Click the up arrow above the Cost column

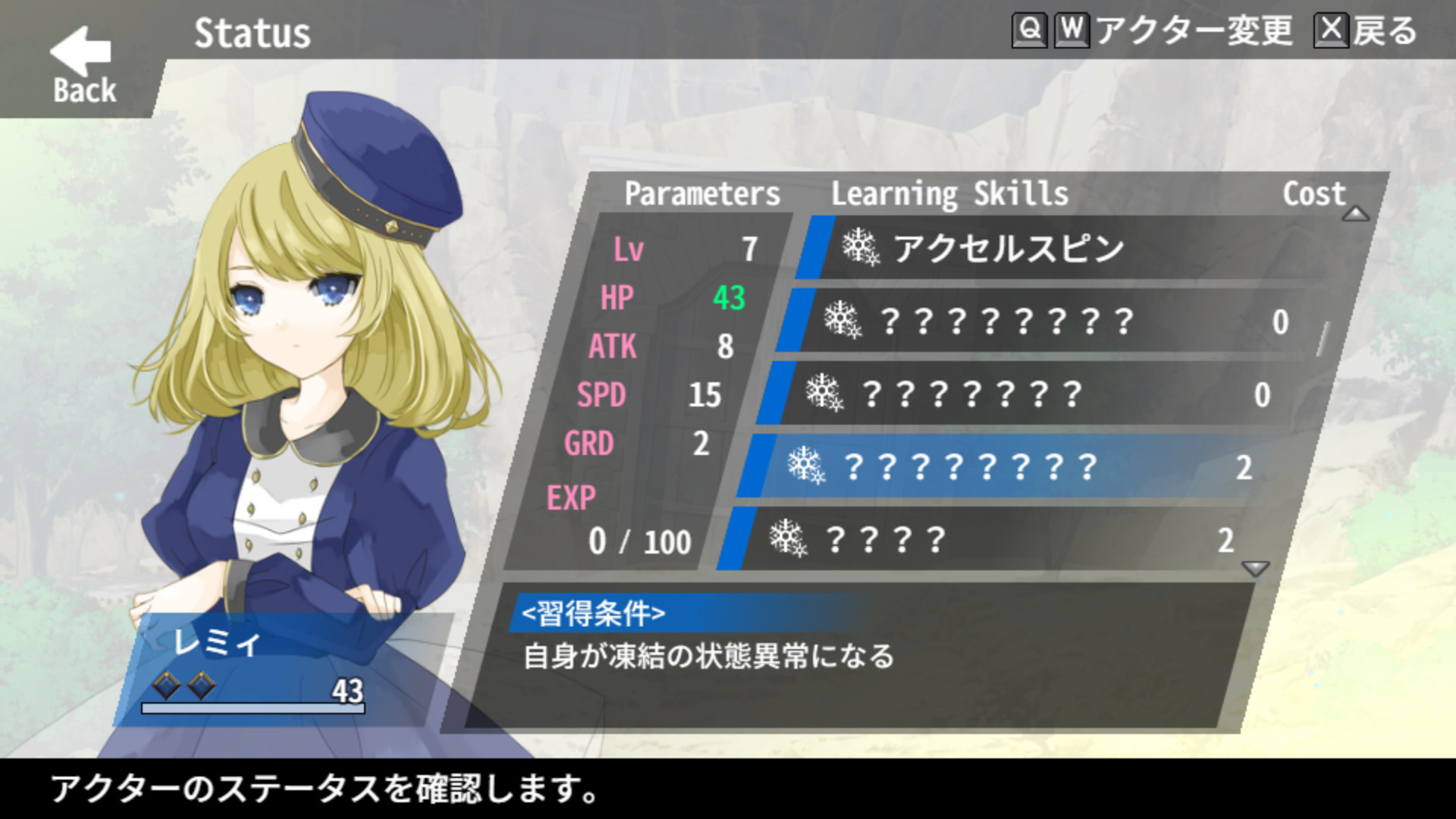(1355, 215)
